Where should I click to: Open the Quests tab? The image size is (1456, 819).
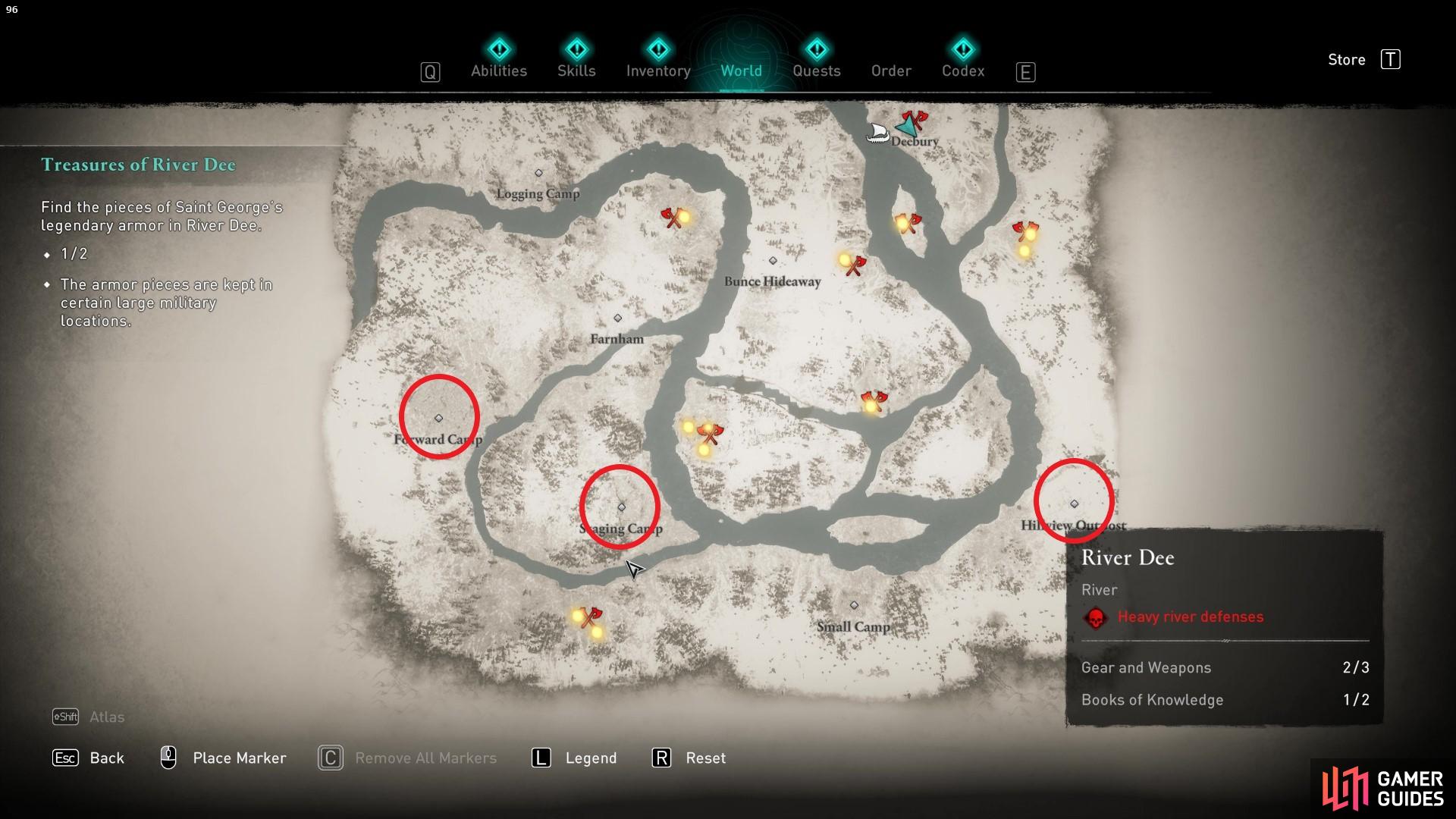point(816,71)
